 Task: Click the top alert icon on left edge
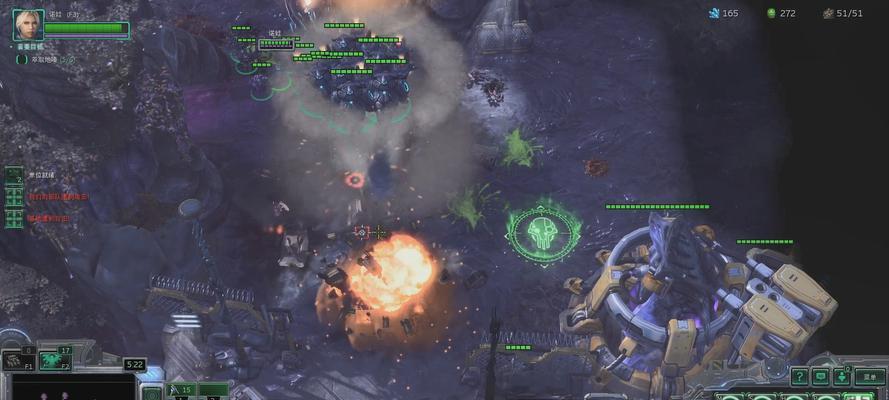click(x=13, y=175)
